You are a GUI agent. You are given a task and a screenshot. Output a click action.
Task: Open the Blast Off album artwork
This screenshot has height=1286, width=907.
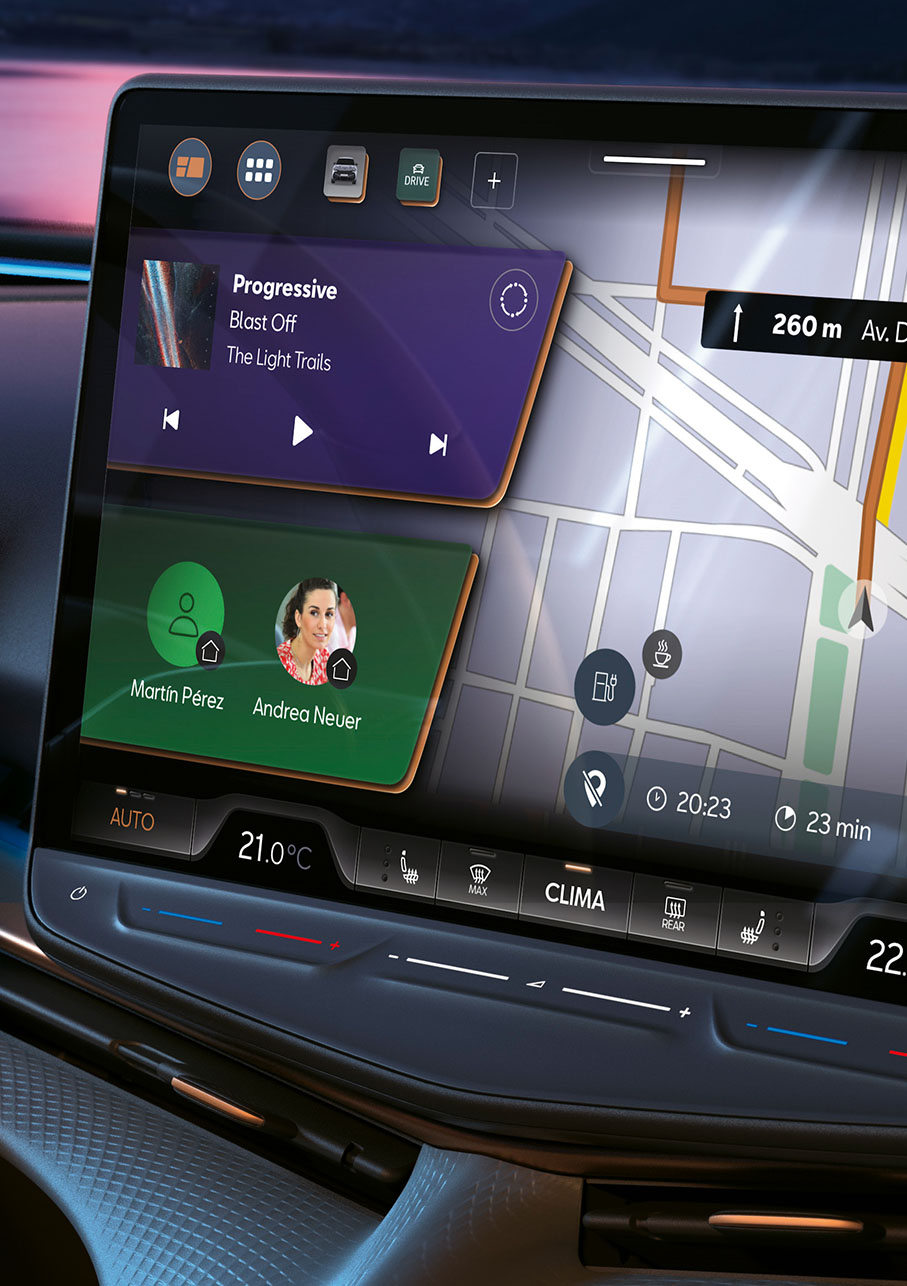click(x=176, y=315)
